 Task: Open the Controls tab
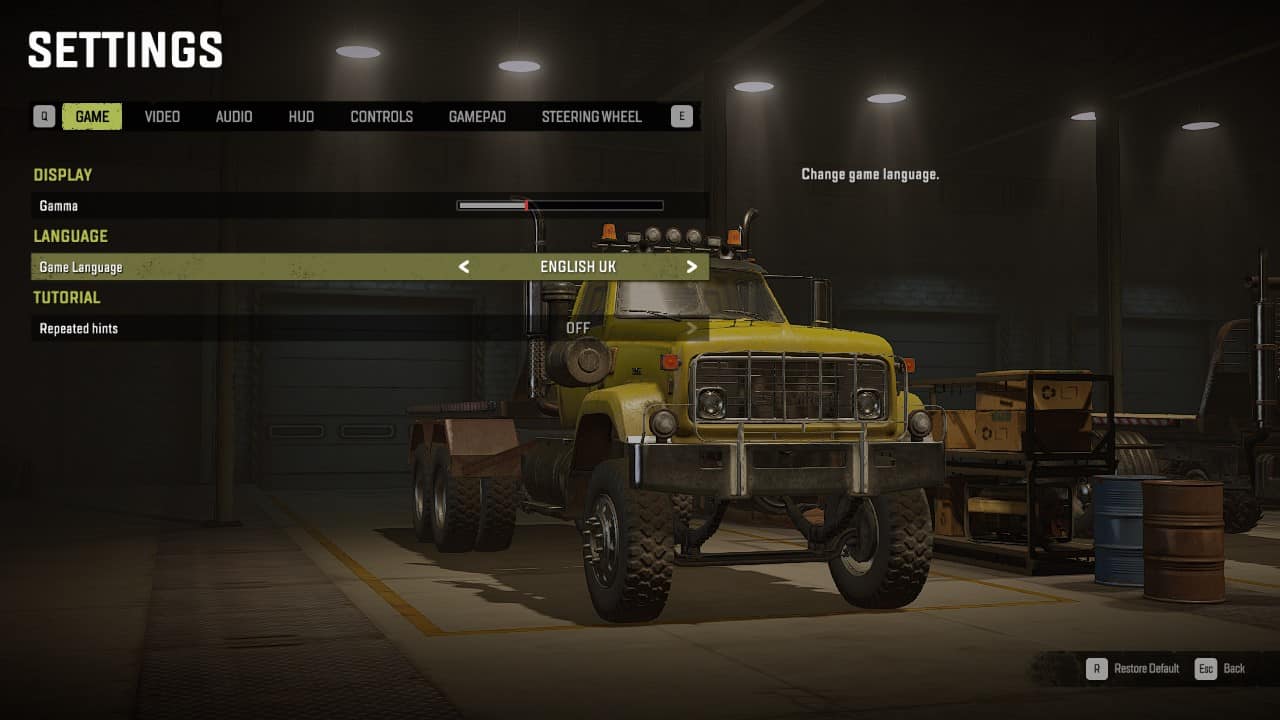[381, 117]
